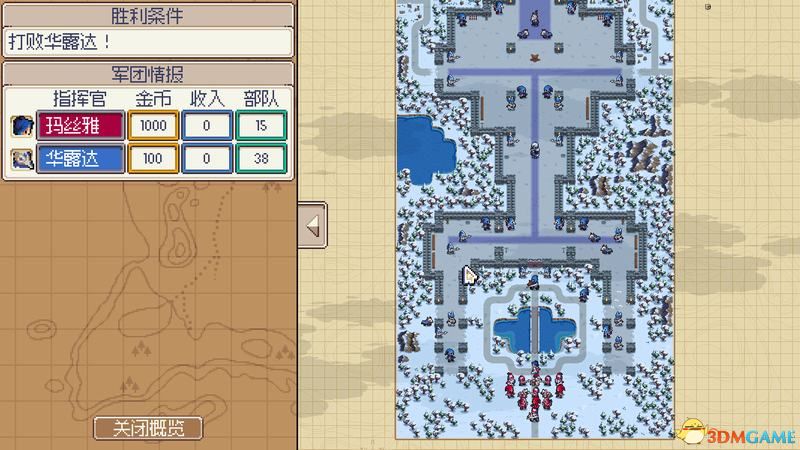This screenshot has width=800, height=450.
Task: Click 玛丝雅's commander portrait icon
Action: [22, 125]
